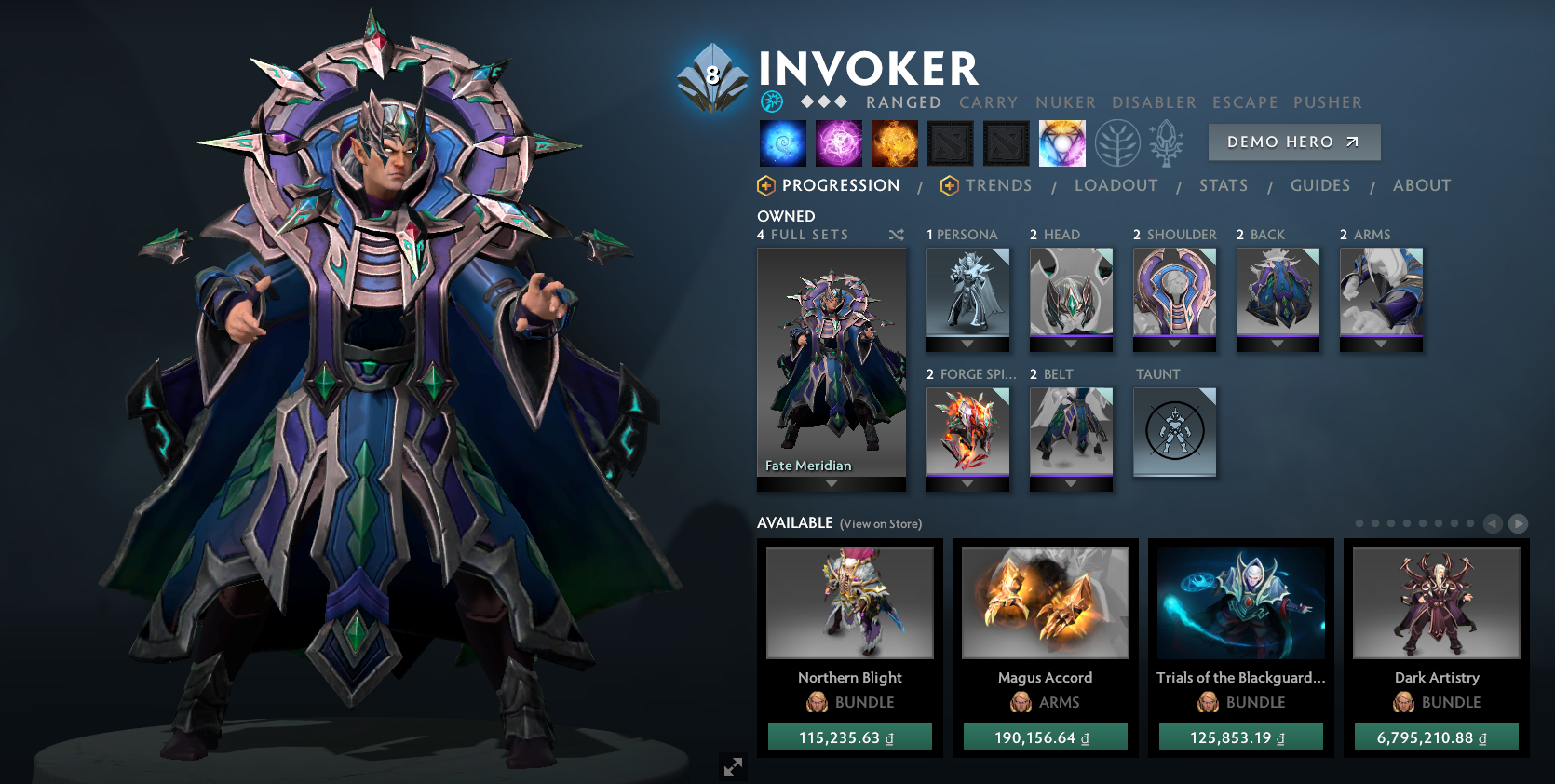This screenshot has height=784, width=1555.
Task: Shuffle the owned full sets
Action: [x=897, y=235]
